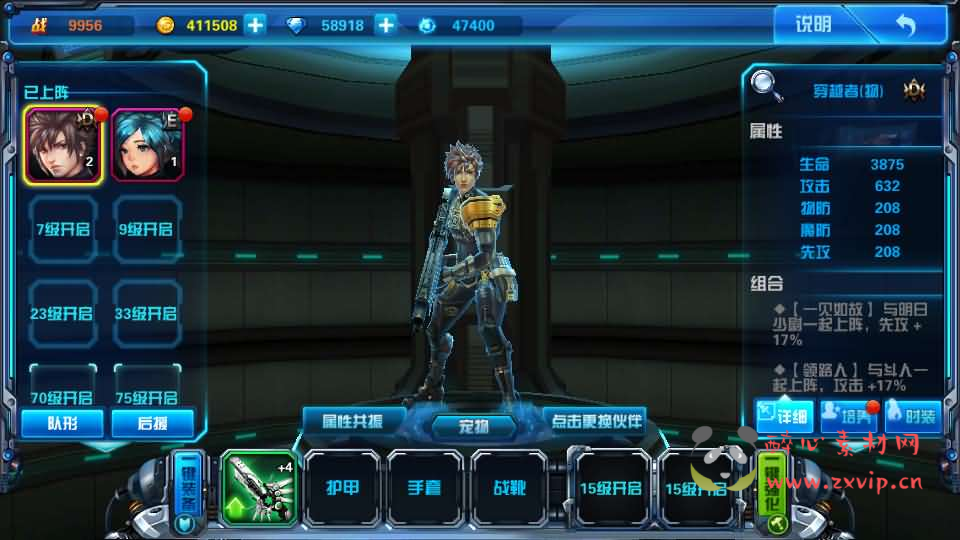Open the 后援 support button
The height and width of the screenshot is (540, 960).
pyautogui.click(x=152, y=423)
